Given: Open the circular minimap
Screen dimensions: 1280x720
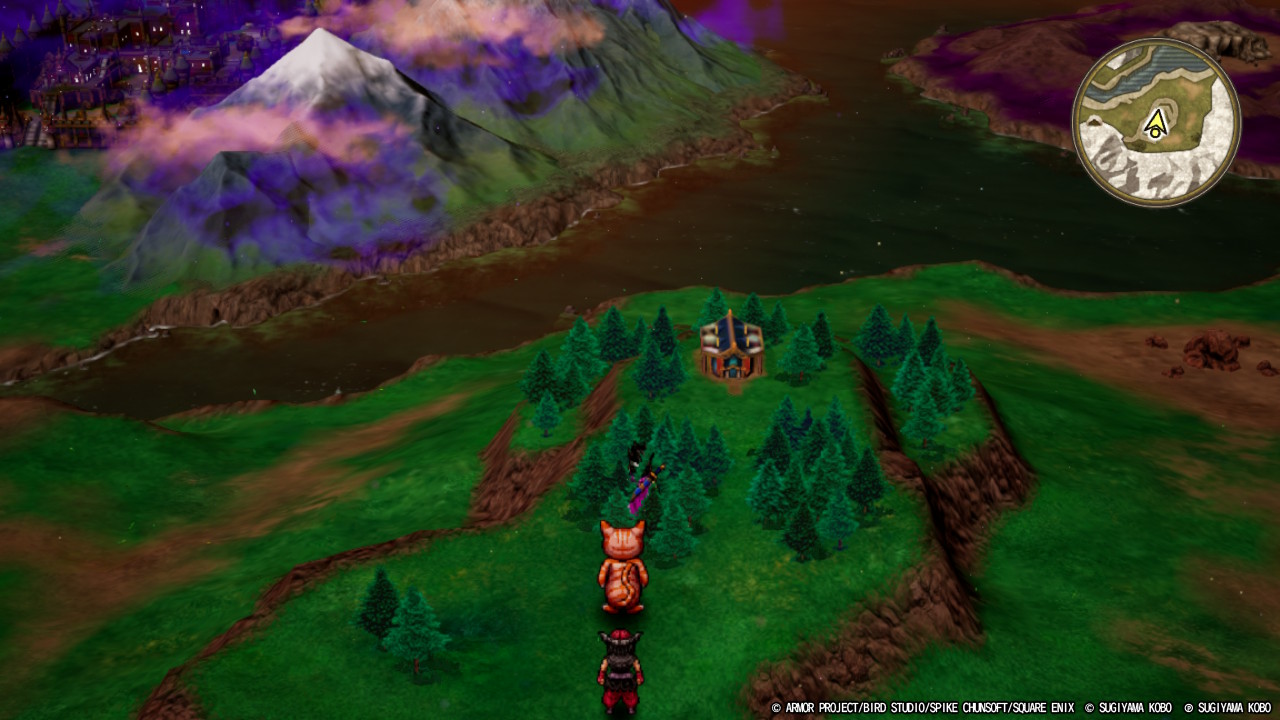Looking at the screenshot, I should pyautogui.click(x=1156, y=122).
